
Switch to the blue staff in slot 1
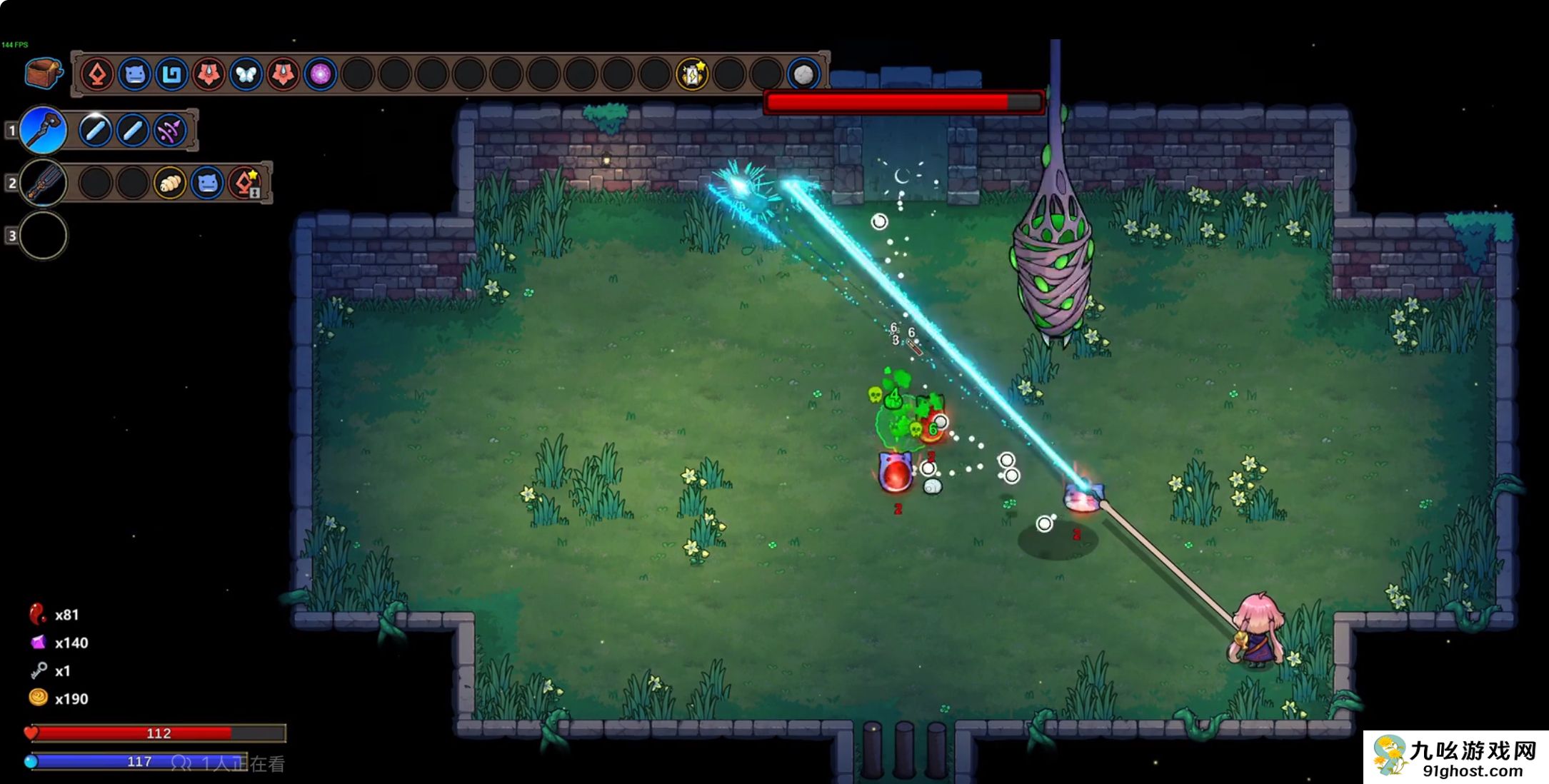(x=44, y=130)
